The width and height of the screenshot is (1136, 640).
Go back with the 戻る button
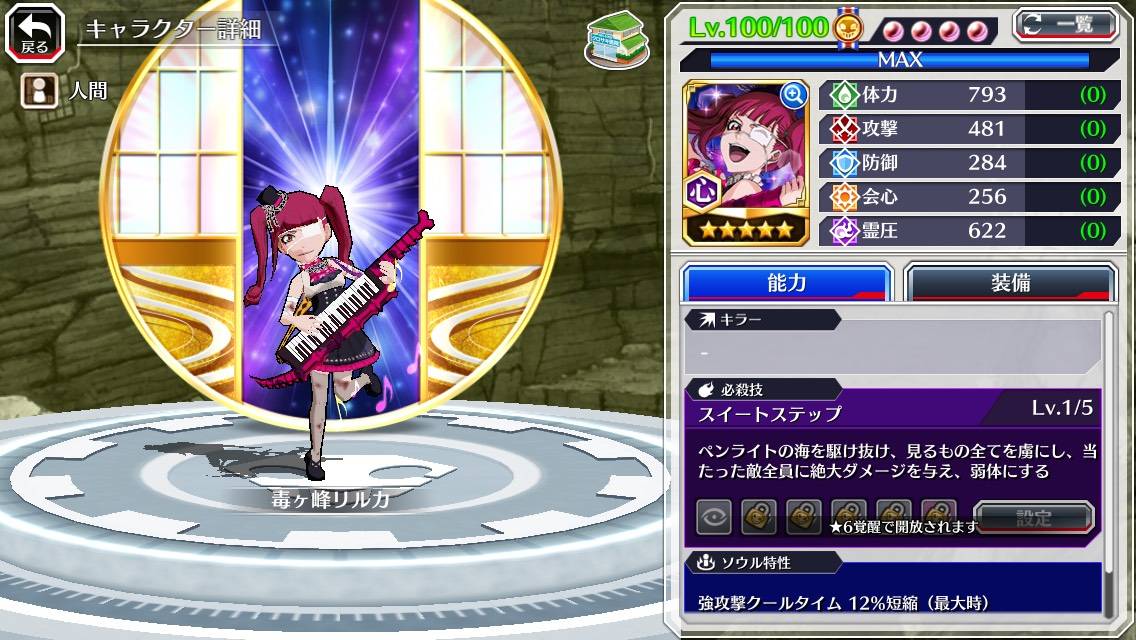click(28, 32)
